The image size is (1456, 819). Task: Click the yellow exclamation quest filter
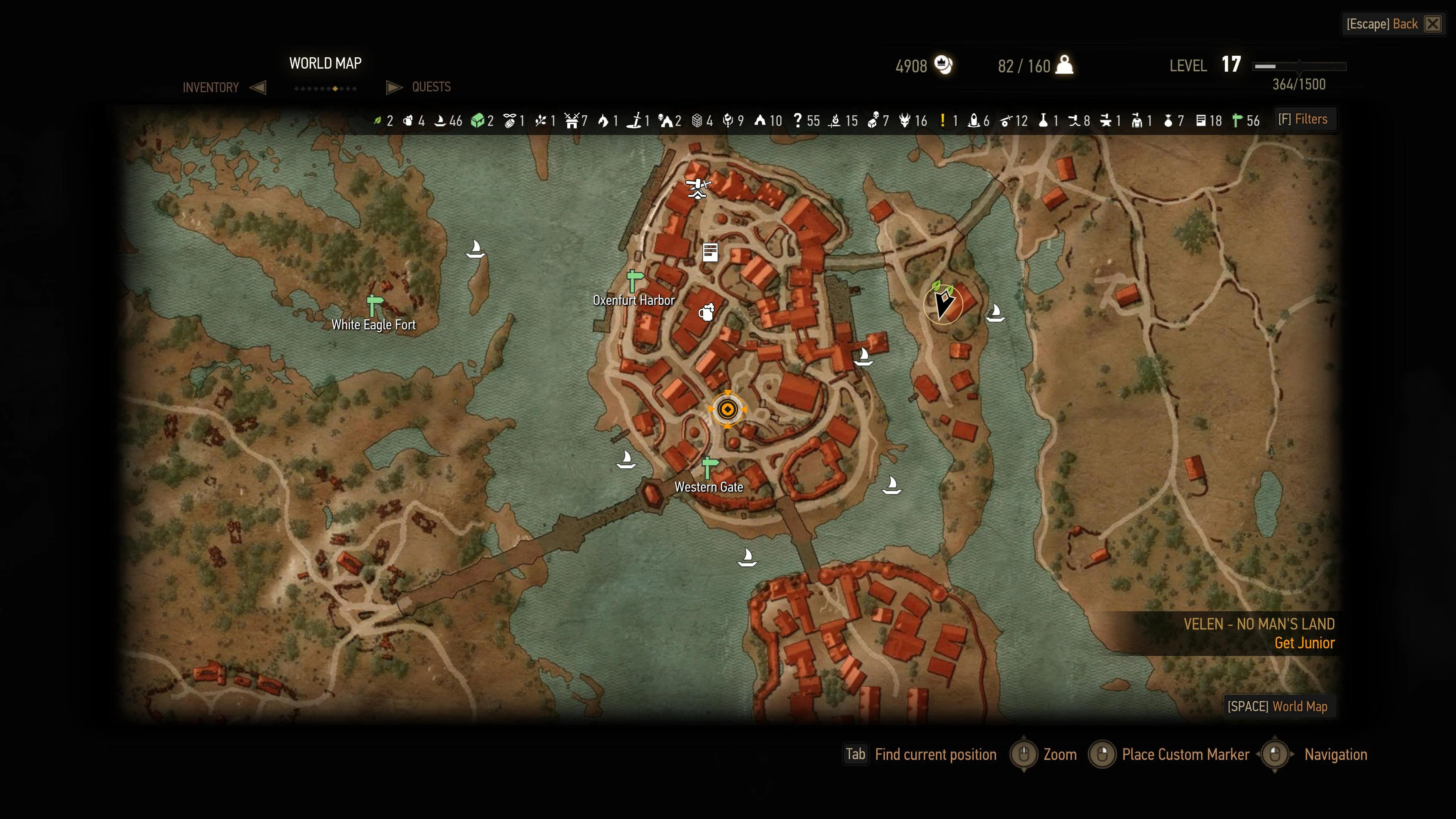(x=943, y=121)
